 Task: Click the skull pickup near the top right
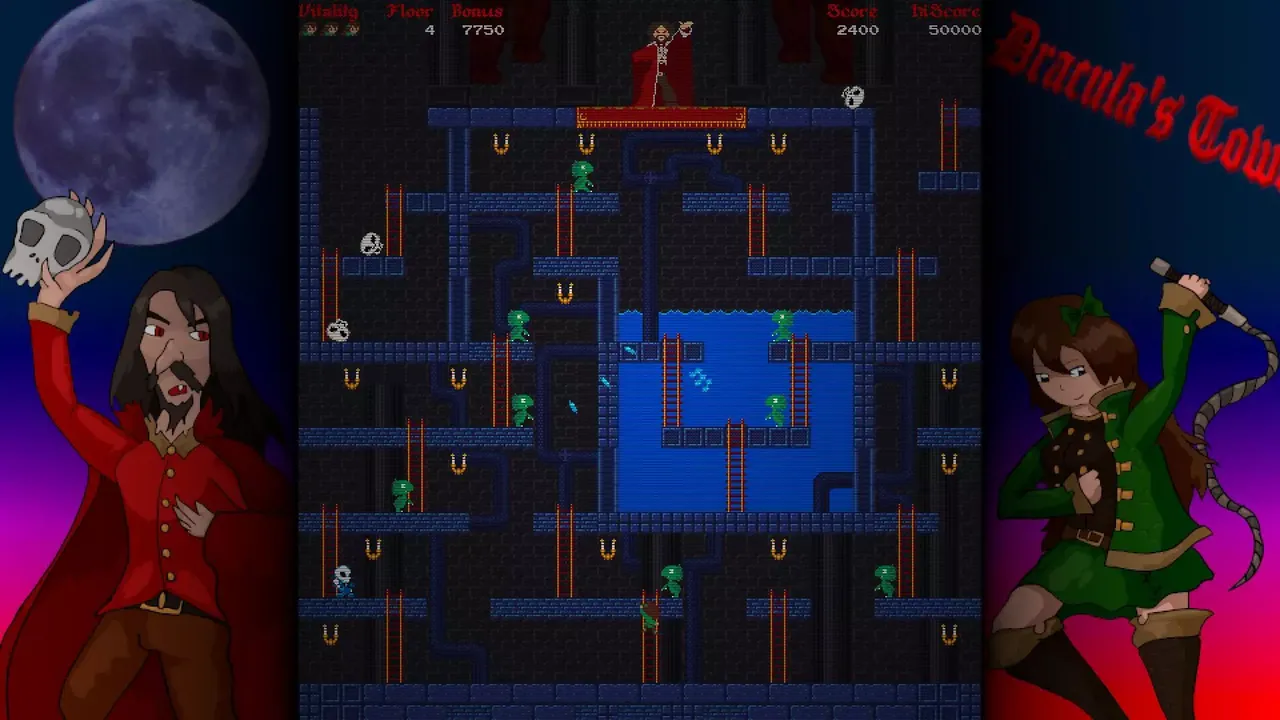coord(850,98)
